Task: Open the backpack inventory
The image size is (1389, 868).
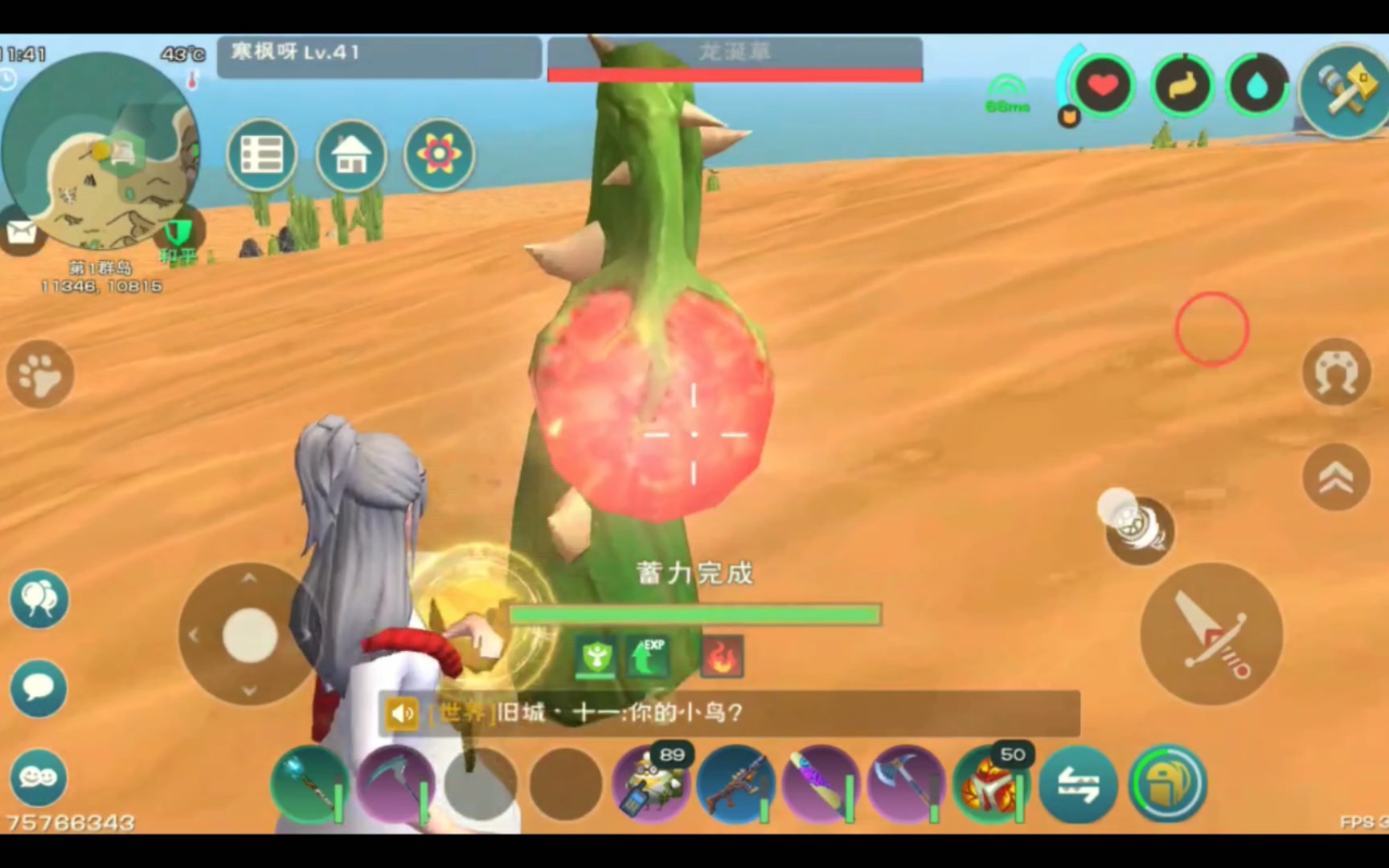Action: [1167, 784]
